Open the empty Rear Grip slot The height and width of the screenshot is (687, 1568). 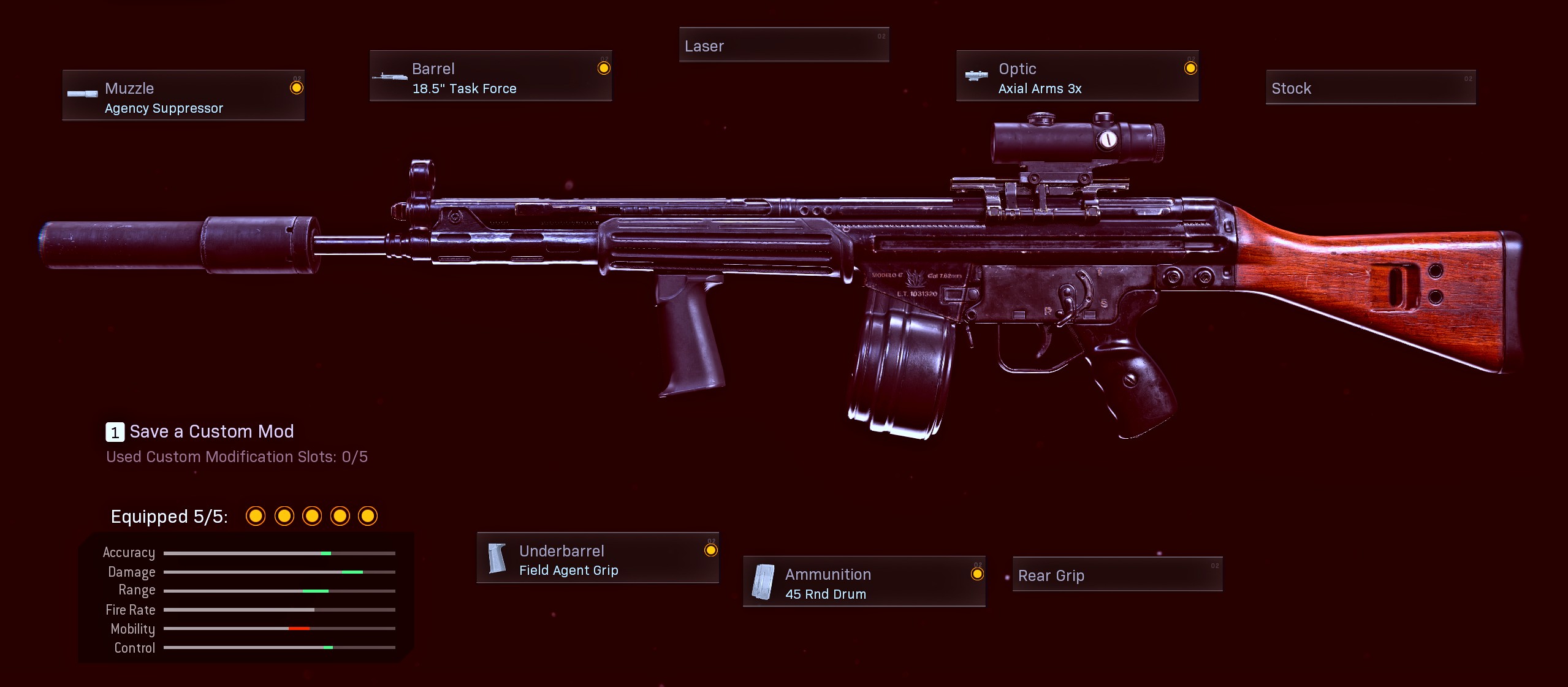[1117, 575]
